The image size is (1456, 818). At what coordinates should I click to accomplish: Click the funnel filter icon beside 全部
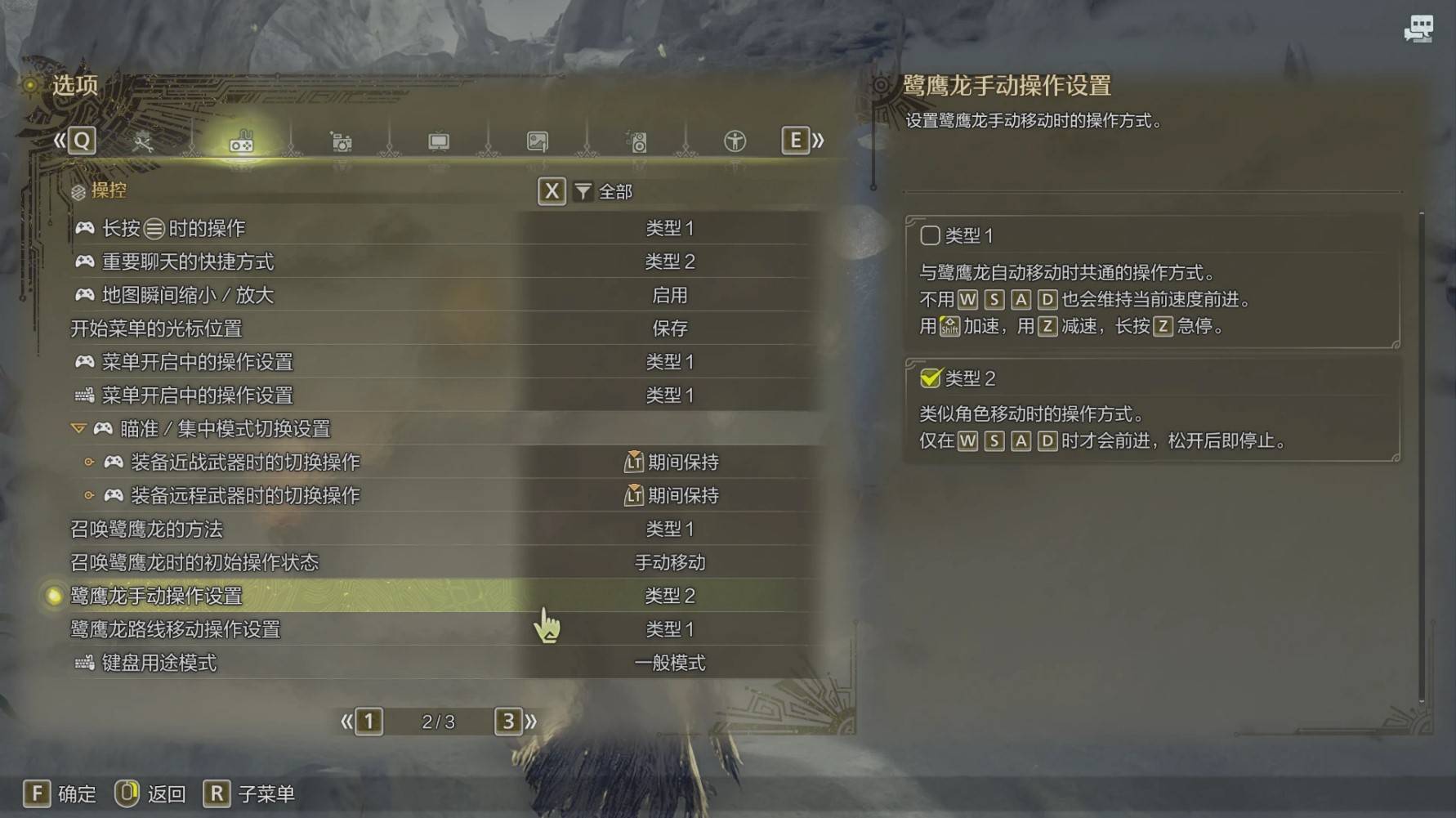point(582,191)
